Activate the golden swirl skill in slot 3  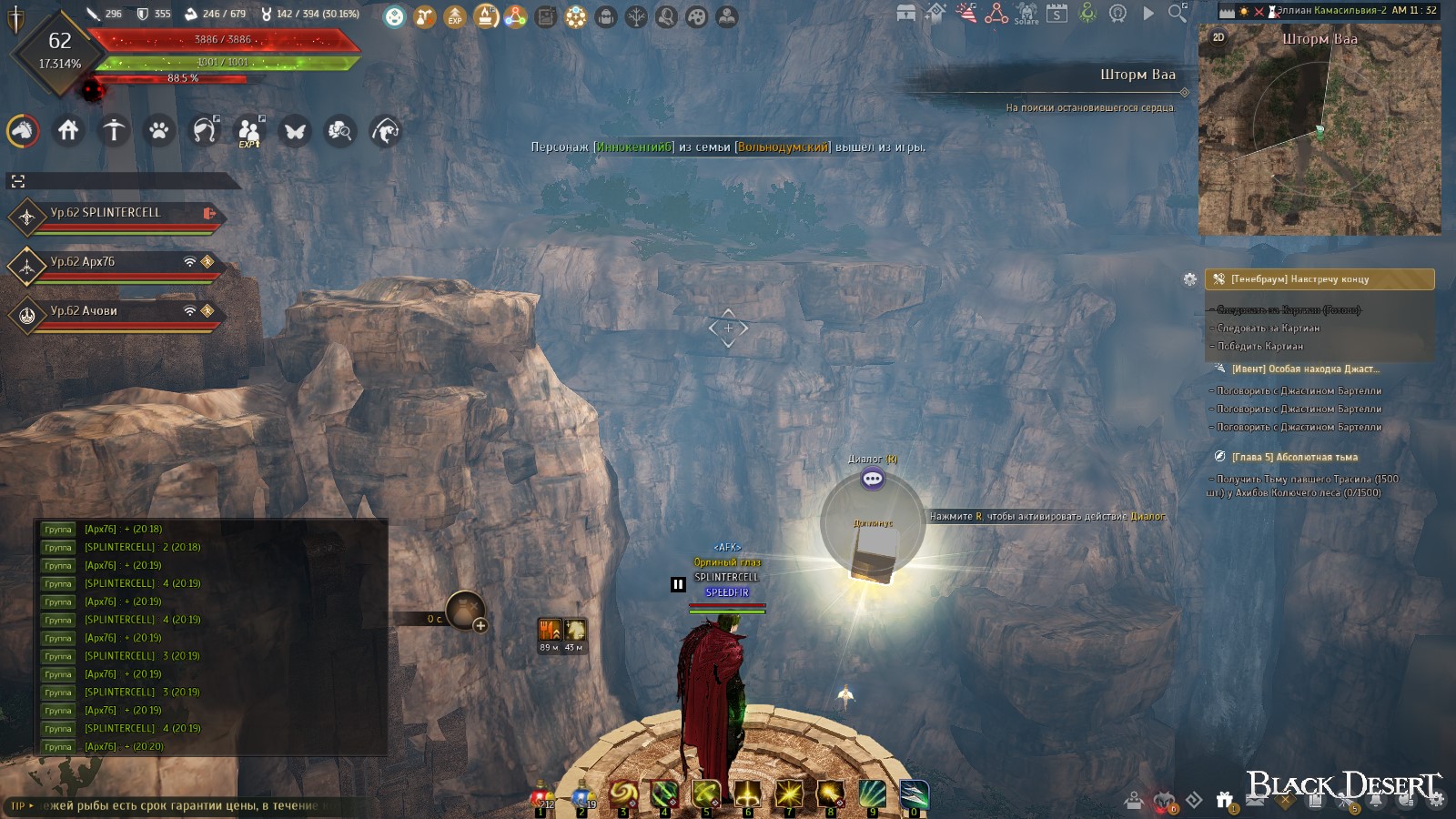[624, 795]
